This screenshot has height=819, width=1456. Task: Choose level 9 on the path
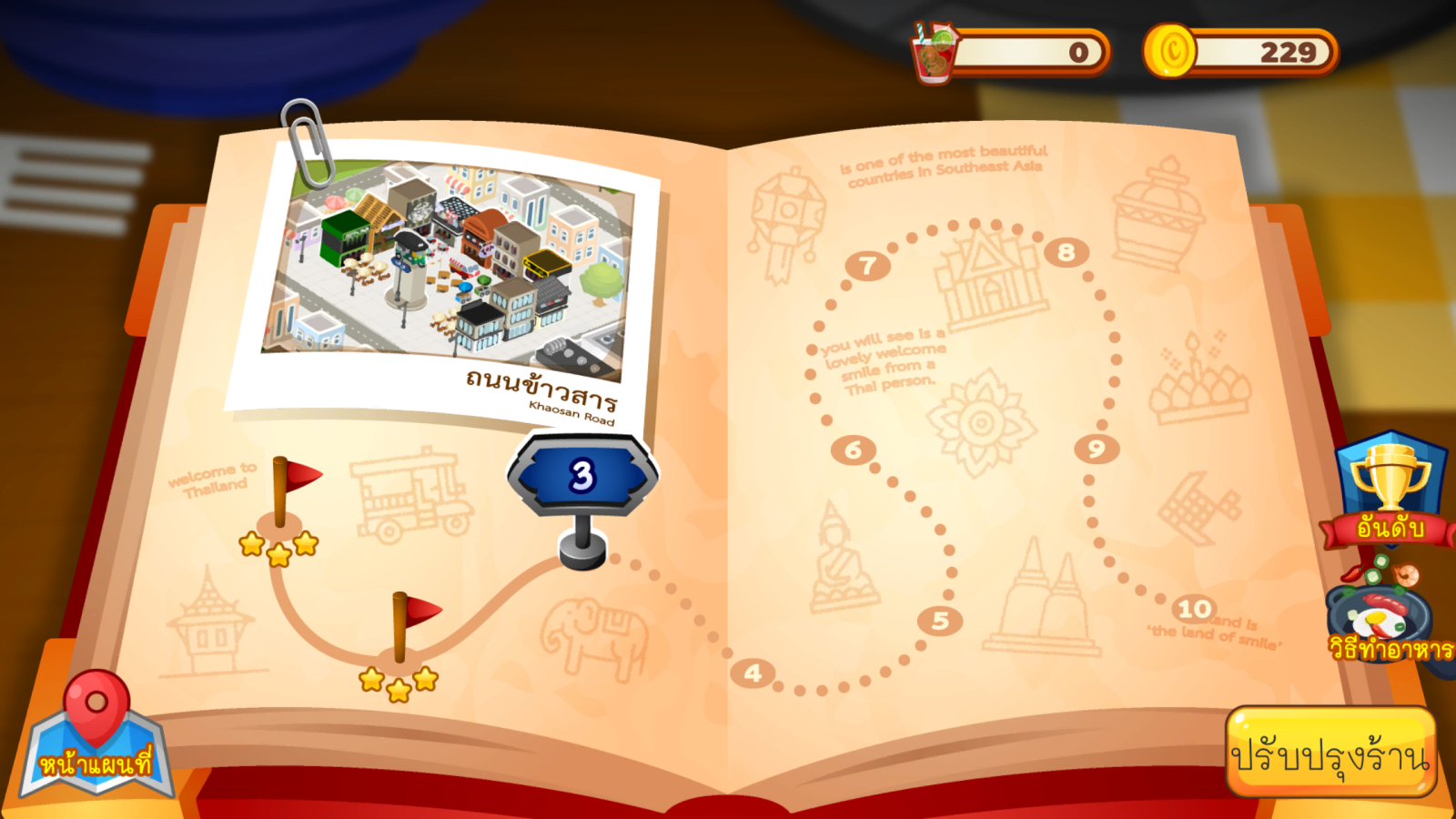click(1096, 449)
